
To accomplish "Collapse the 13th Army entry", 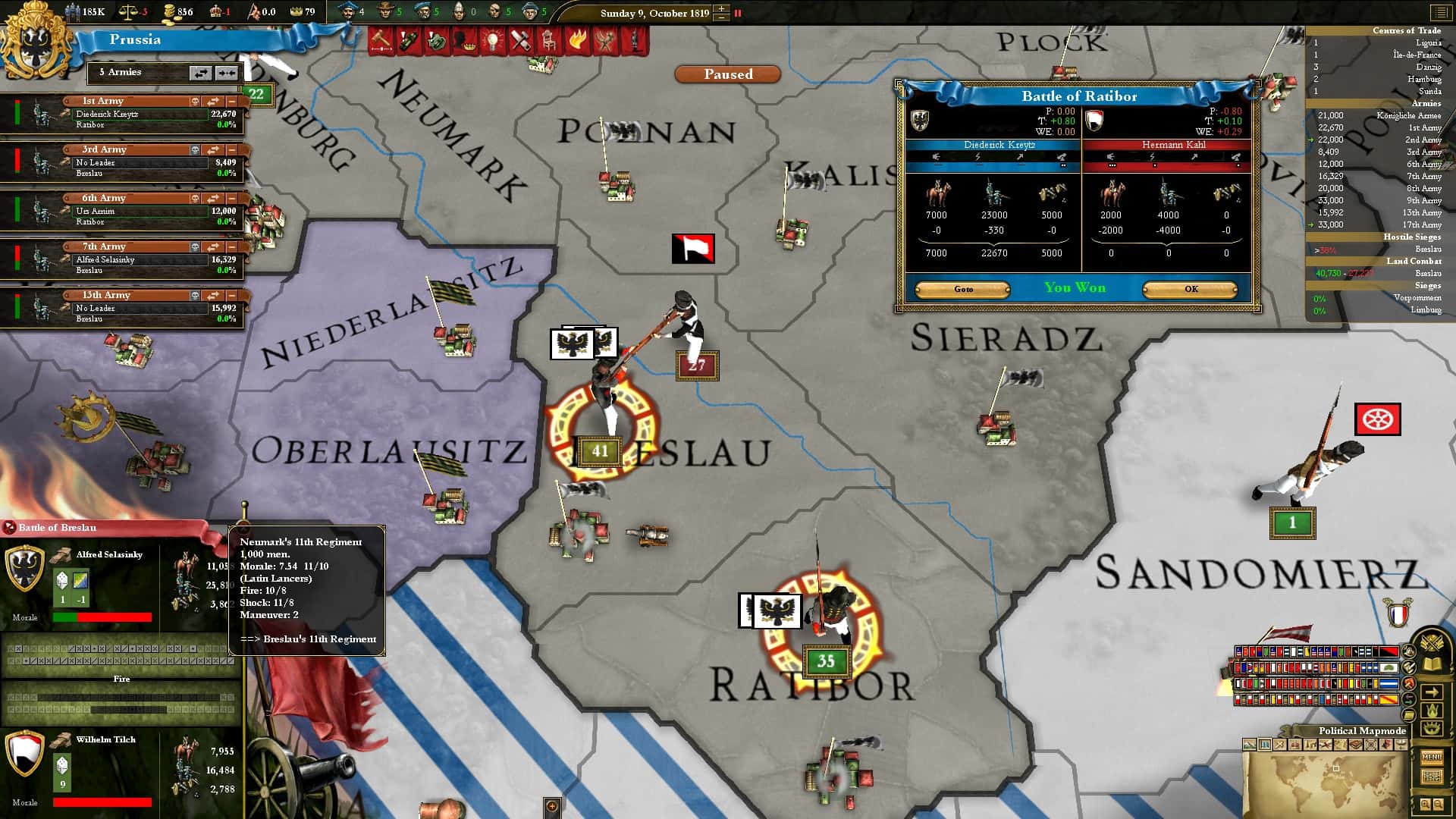I will click(x=231, y=296).
